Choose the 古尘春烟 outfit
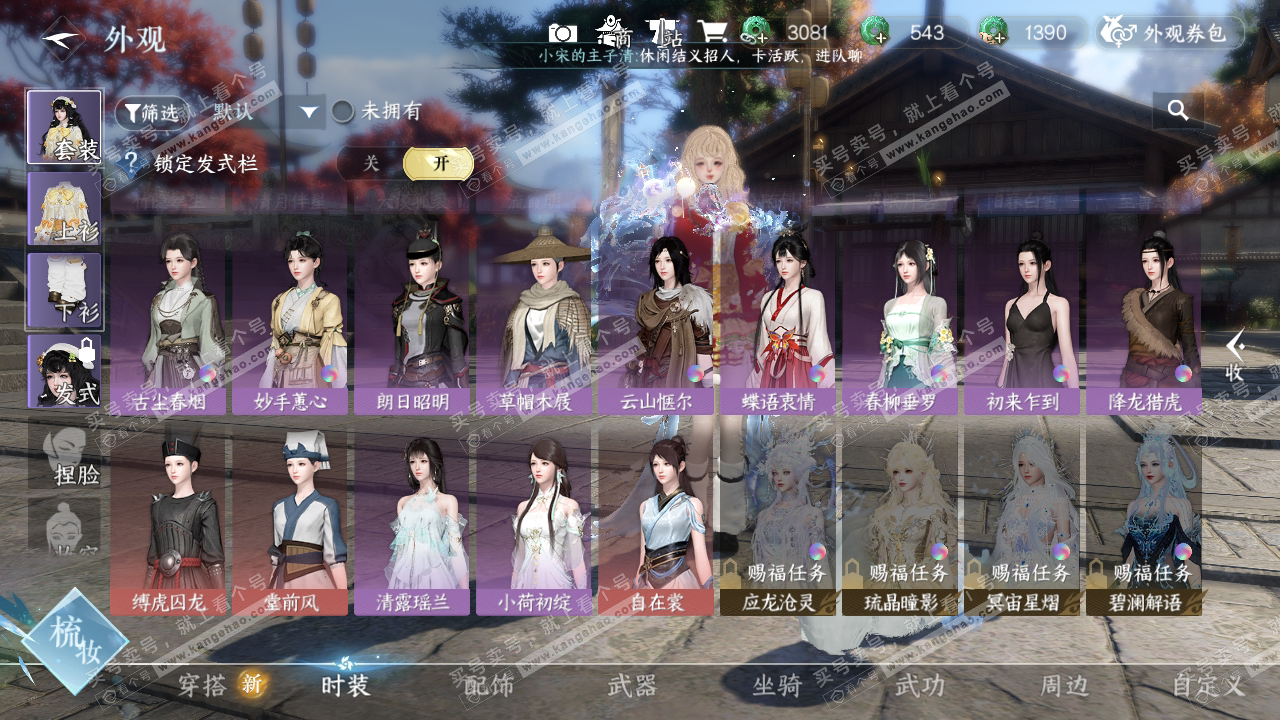The height and width of the screenshot is (720, 1280). 169,320
